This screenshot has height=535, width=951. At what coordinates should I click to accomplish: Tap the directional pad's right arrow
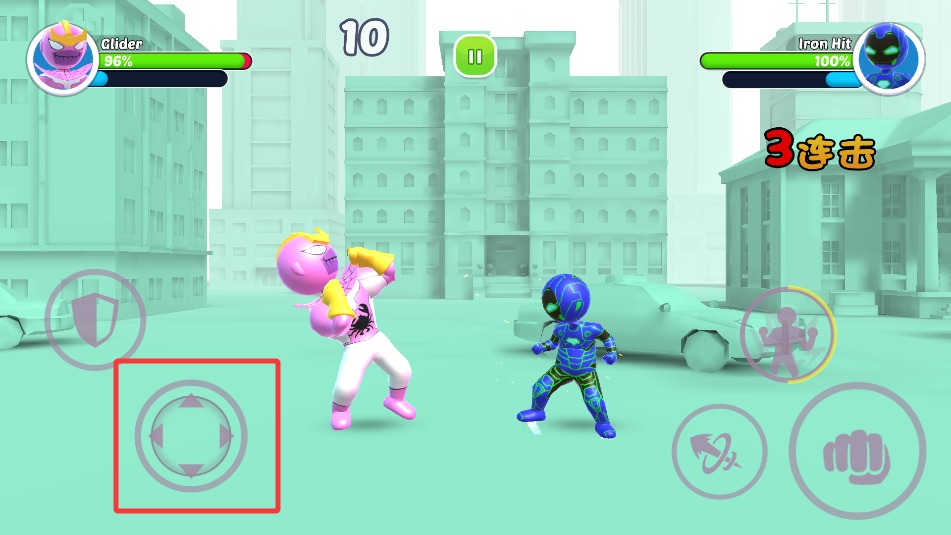[x=226, y=436]
